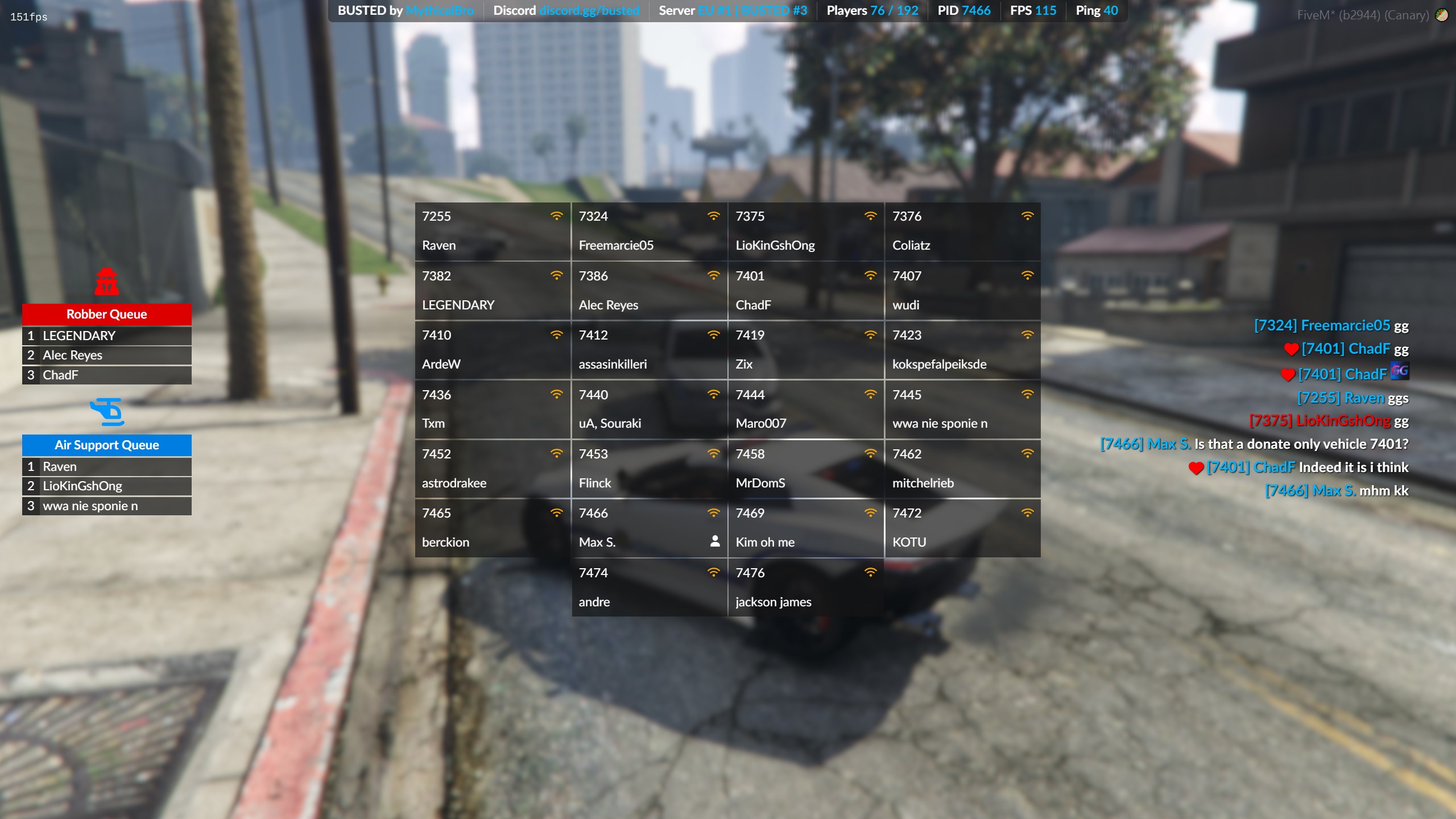Click the red robber icon
This screenshot has width=1456, height=819.
point(106,282)
